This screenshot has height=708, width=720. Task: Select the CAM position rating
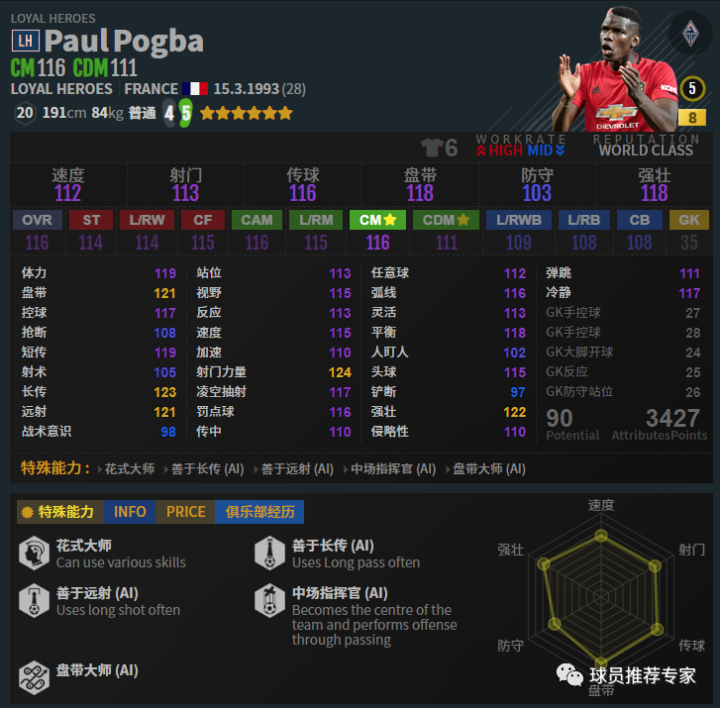click(257, 220)
